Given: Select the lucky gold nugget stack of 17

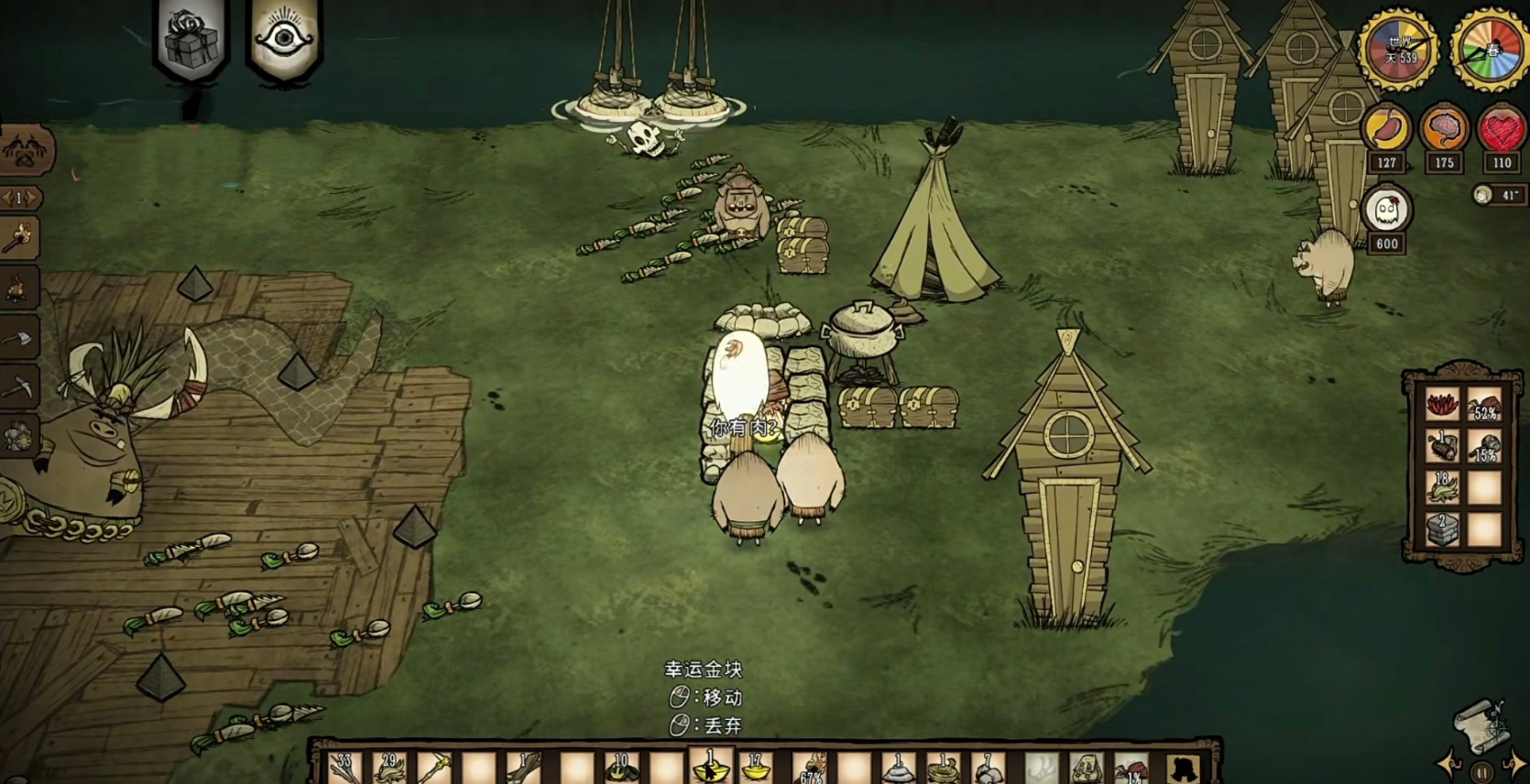Looking at the screenshot, I should coord(757,768).
